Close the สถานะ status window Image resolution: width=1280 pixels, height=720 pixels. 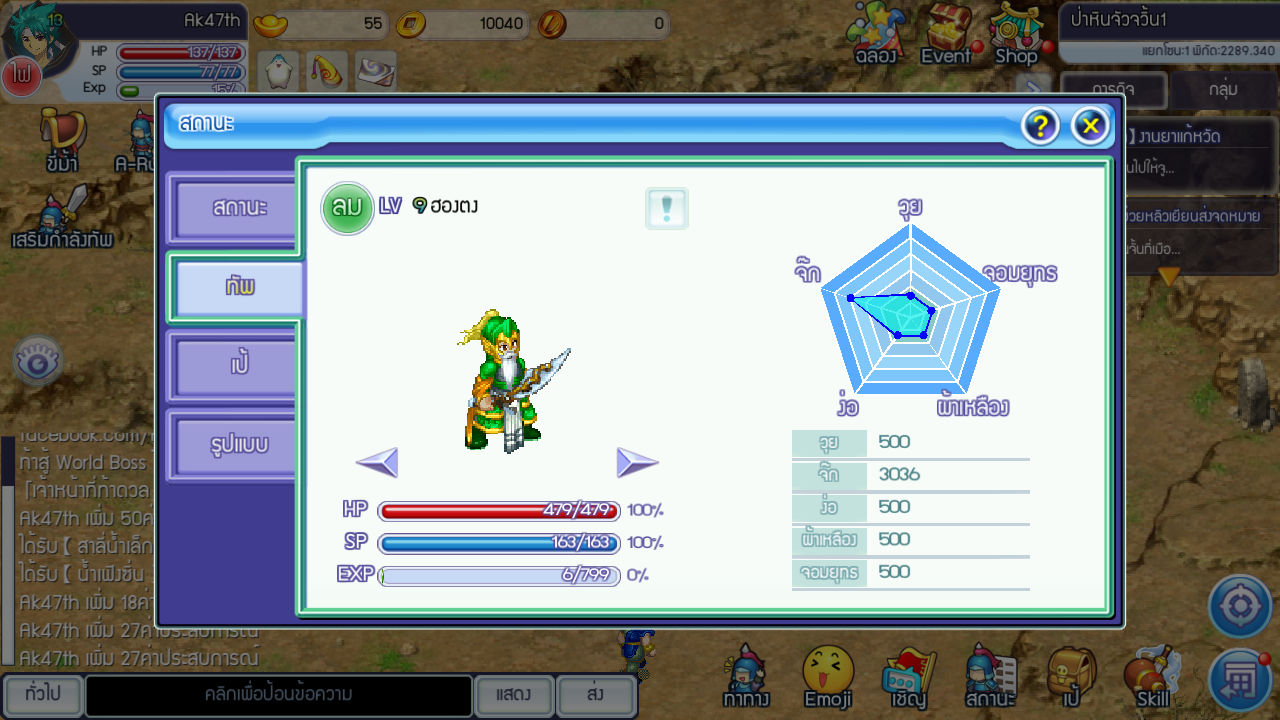pyautogui.click(x=1090, y=126)
